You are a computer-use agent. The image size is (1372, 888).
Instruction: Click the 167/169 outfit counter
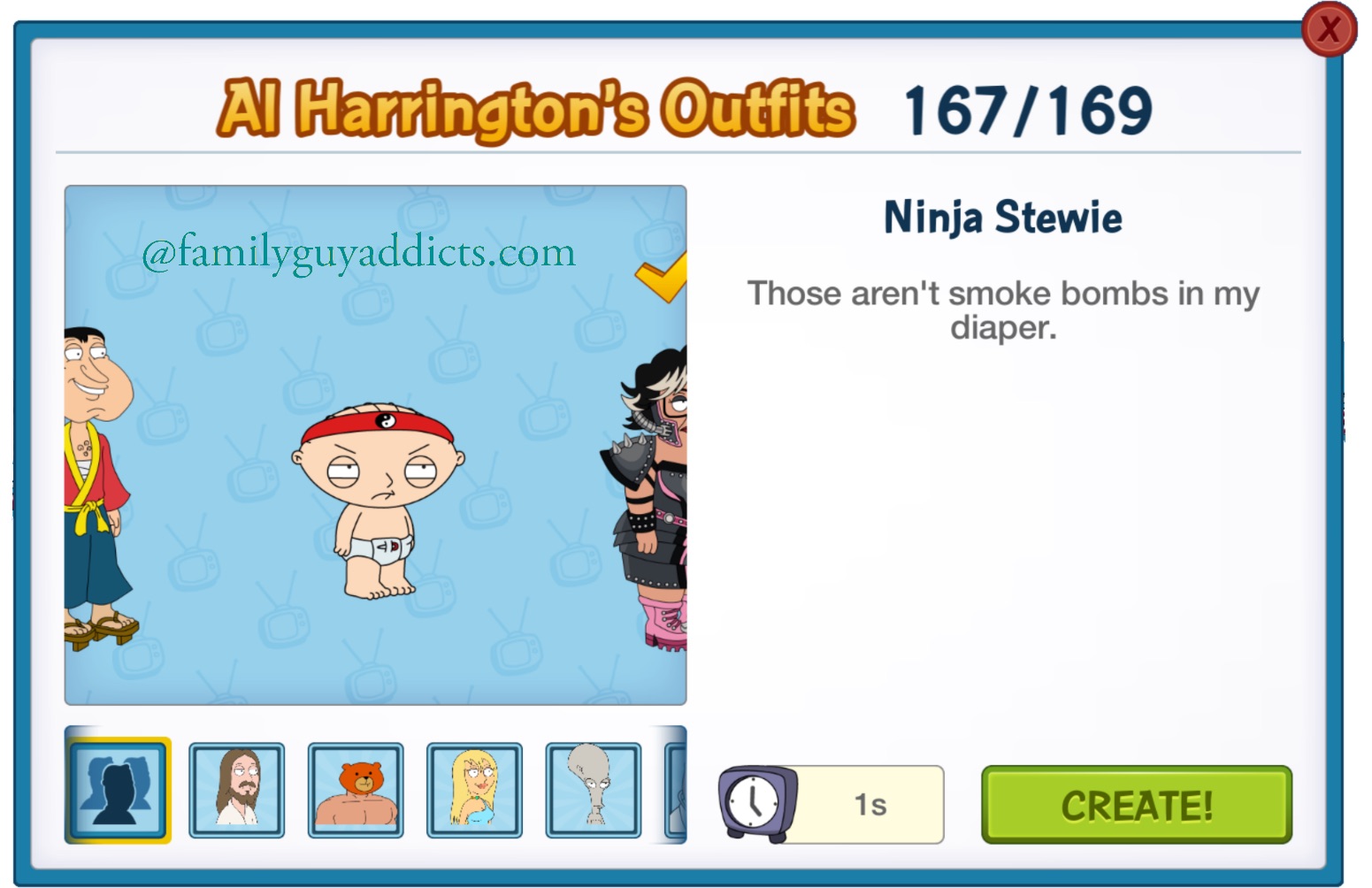pos(1025,108)
